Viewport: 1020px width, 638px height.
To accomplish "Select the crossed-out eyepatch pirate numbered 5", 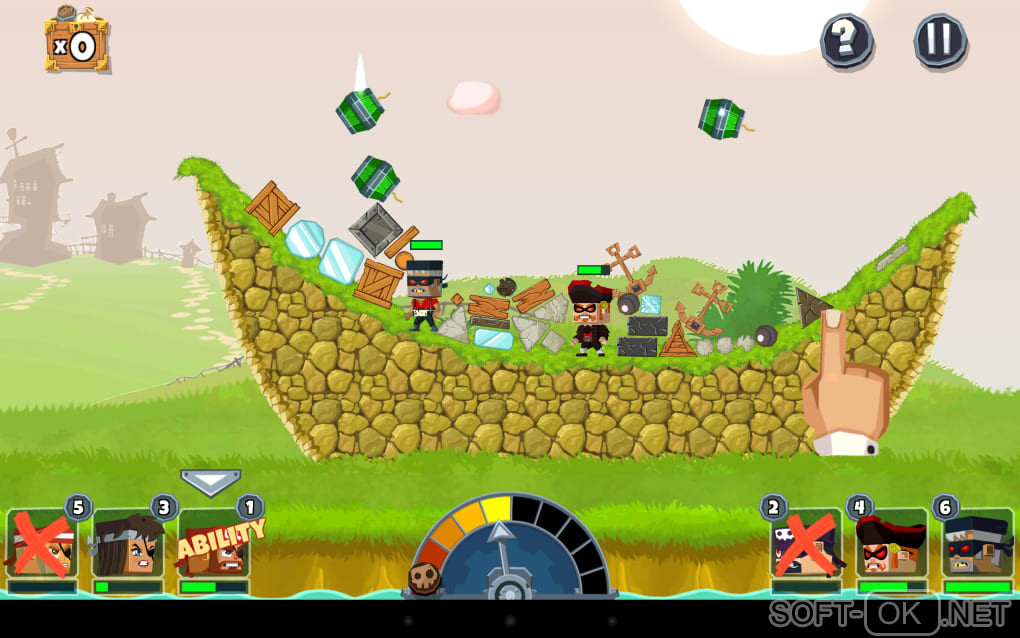I will (41, 545).
